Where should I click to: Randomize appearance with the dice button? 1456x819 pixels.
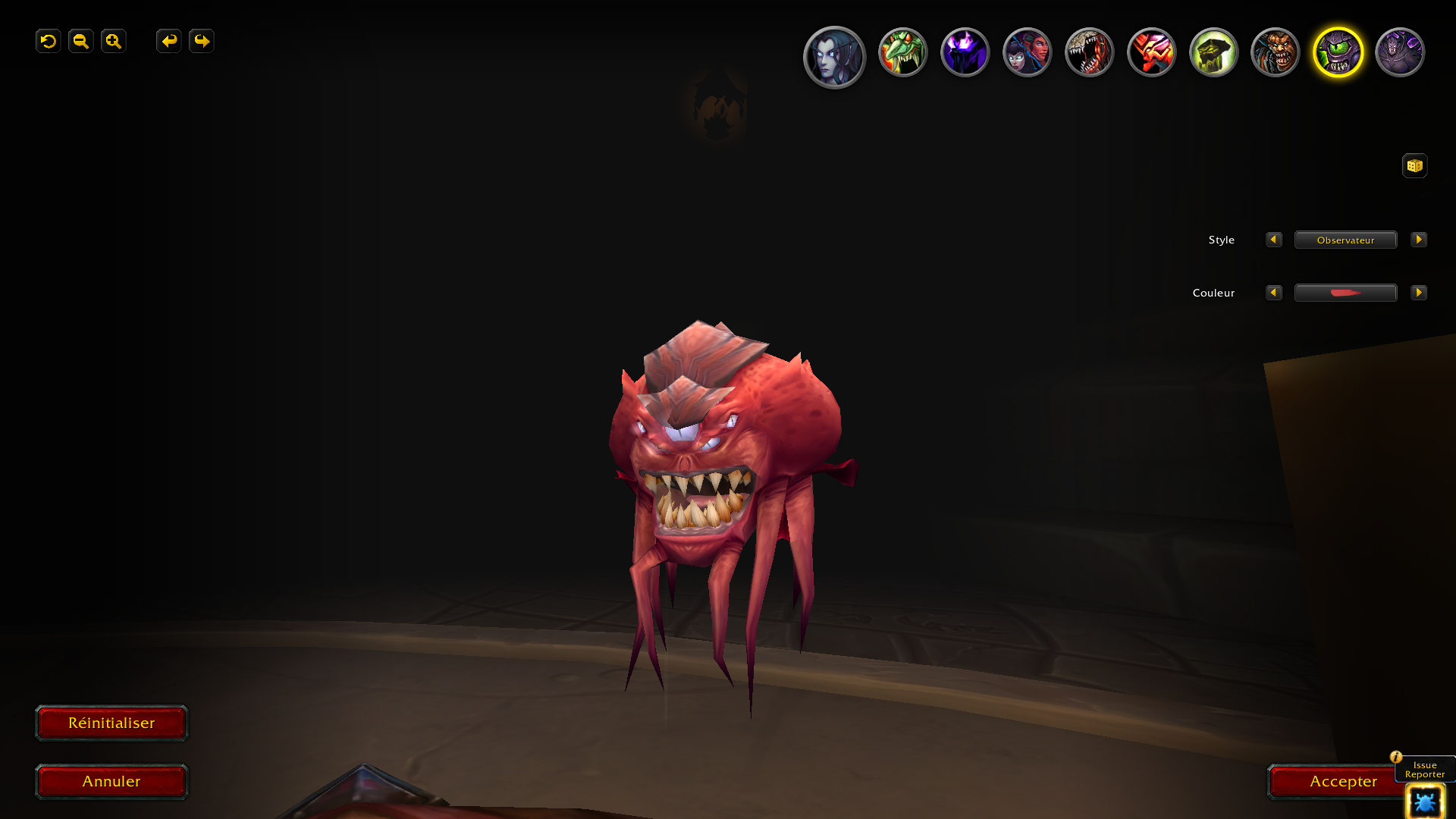pos(1414,165)
